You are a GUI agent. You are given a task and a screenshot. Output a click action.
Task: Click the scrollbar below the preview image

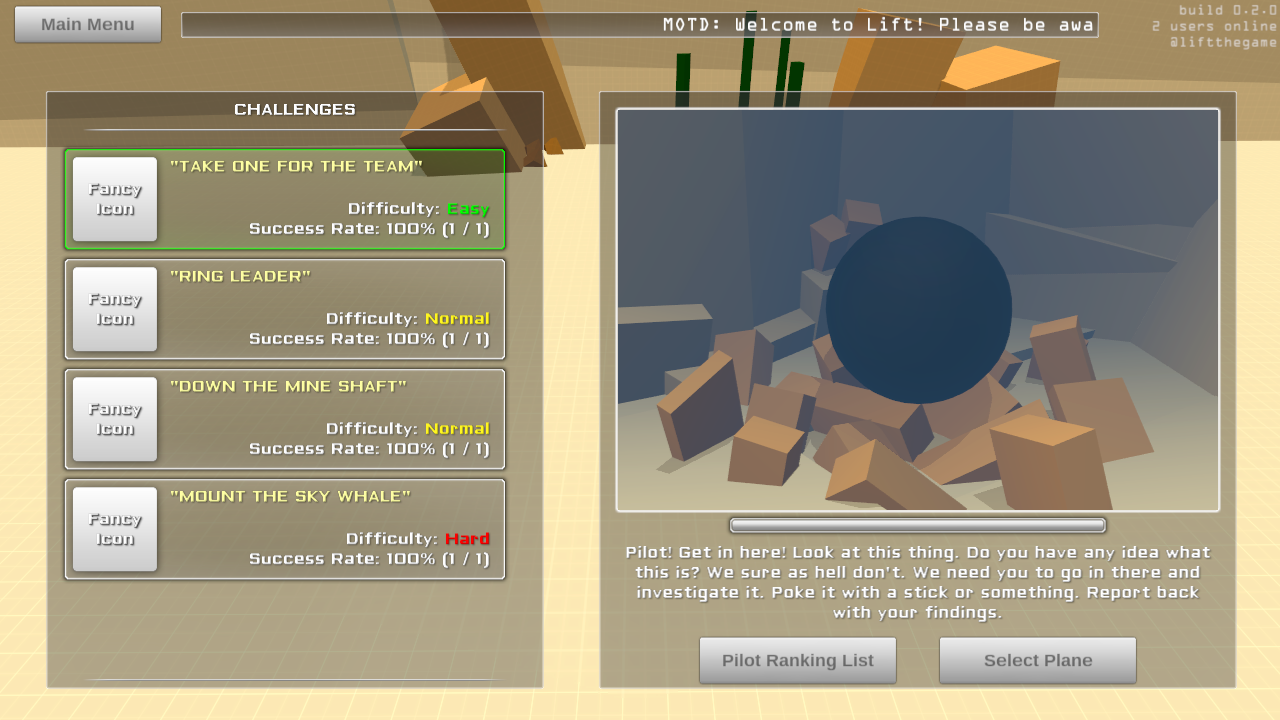point(917,525)
